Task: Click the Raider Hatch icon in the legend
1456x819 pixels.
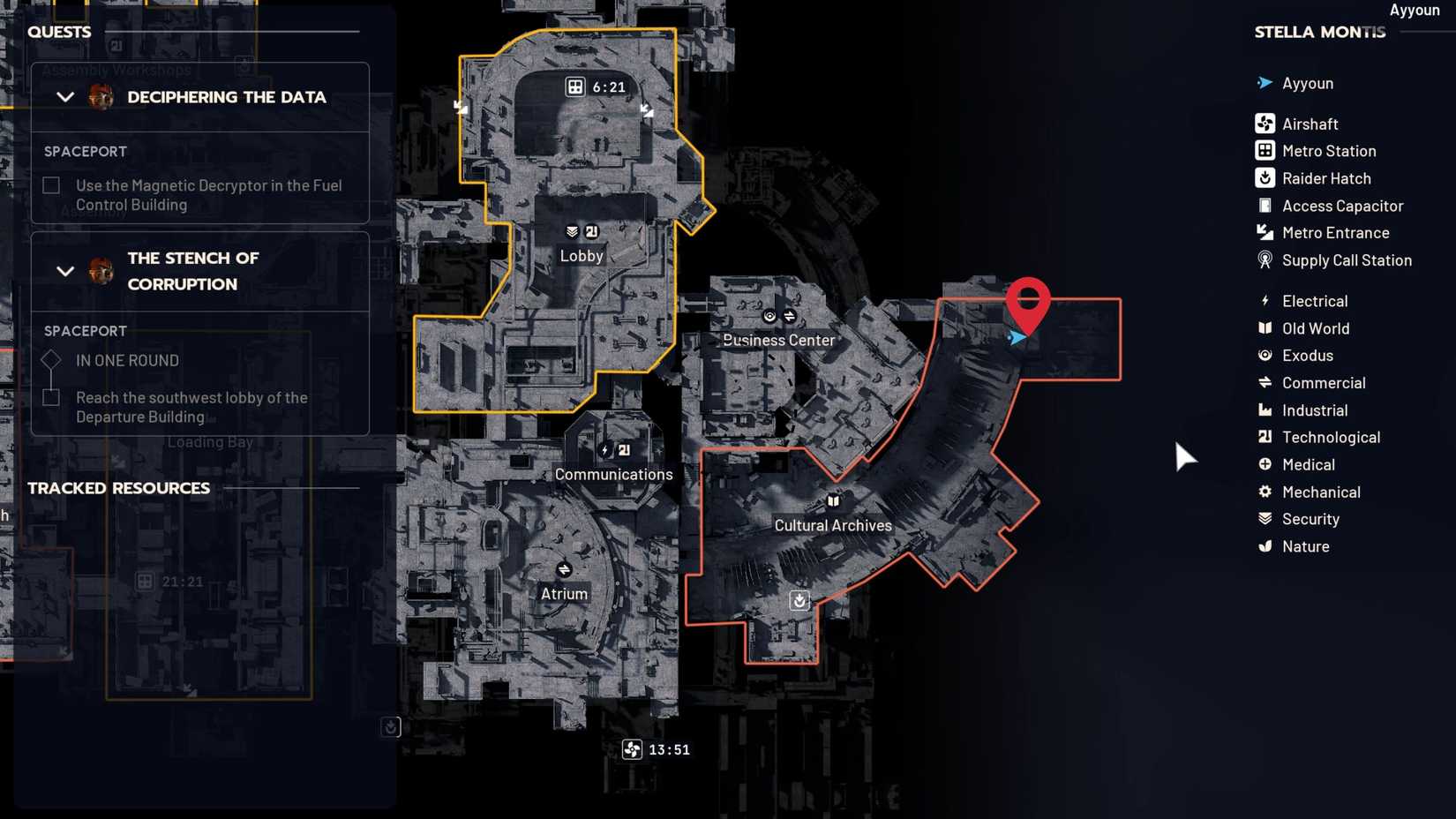Action: 1265,177
